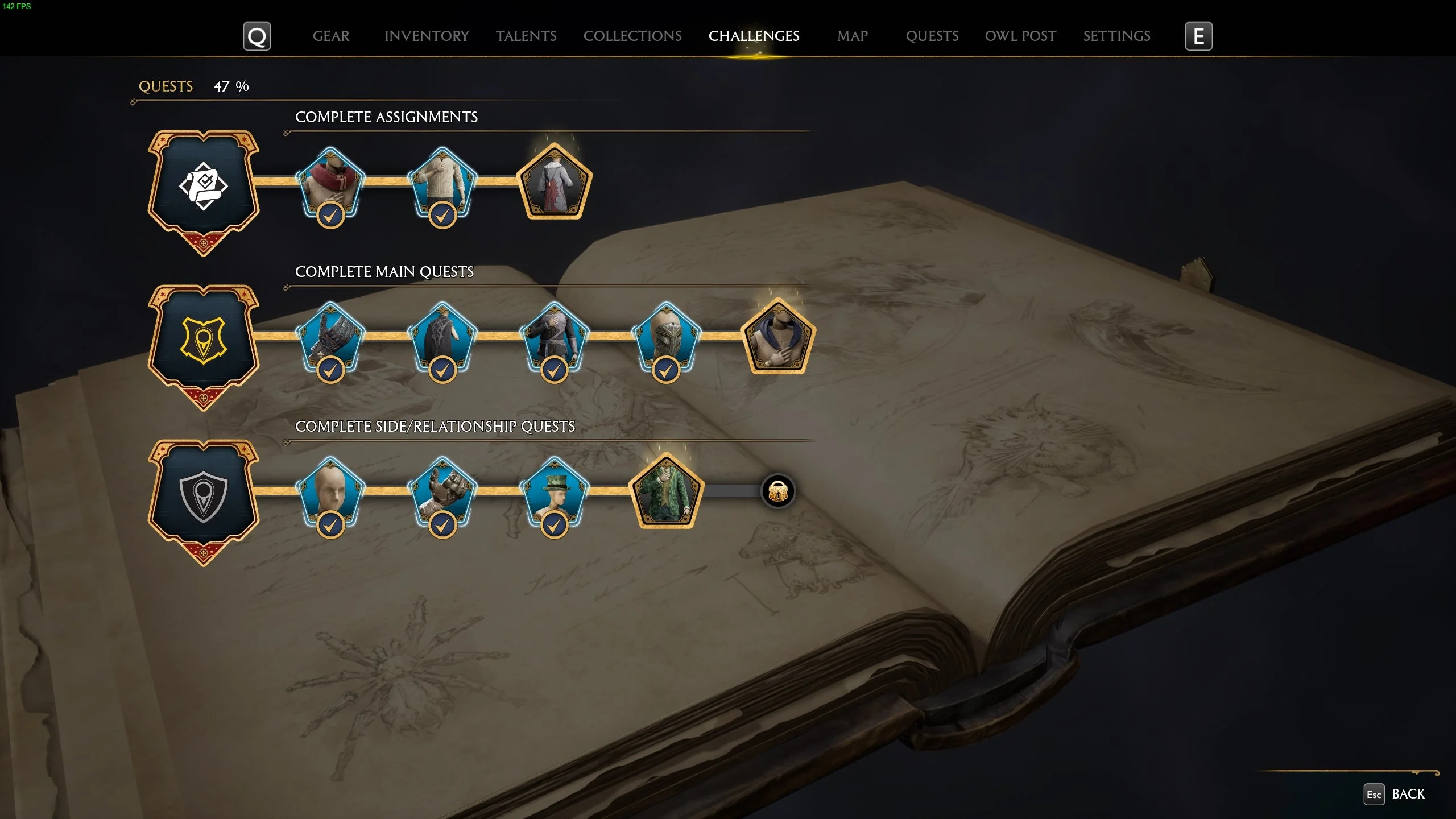
Task: Open the cream sweater reward in Assignments row
Action: (x=442, y=183)
